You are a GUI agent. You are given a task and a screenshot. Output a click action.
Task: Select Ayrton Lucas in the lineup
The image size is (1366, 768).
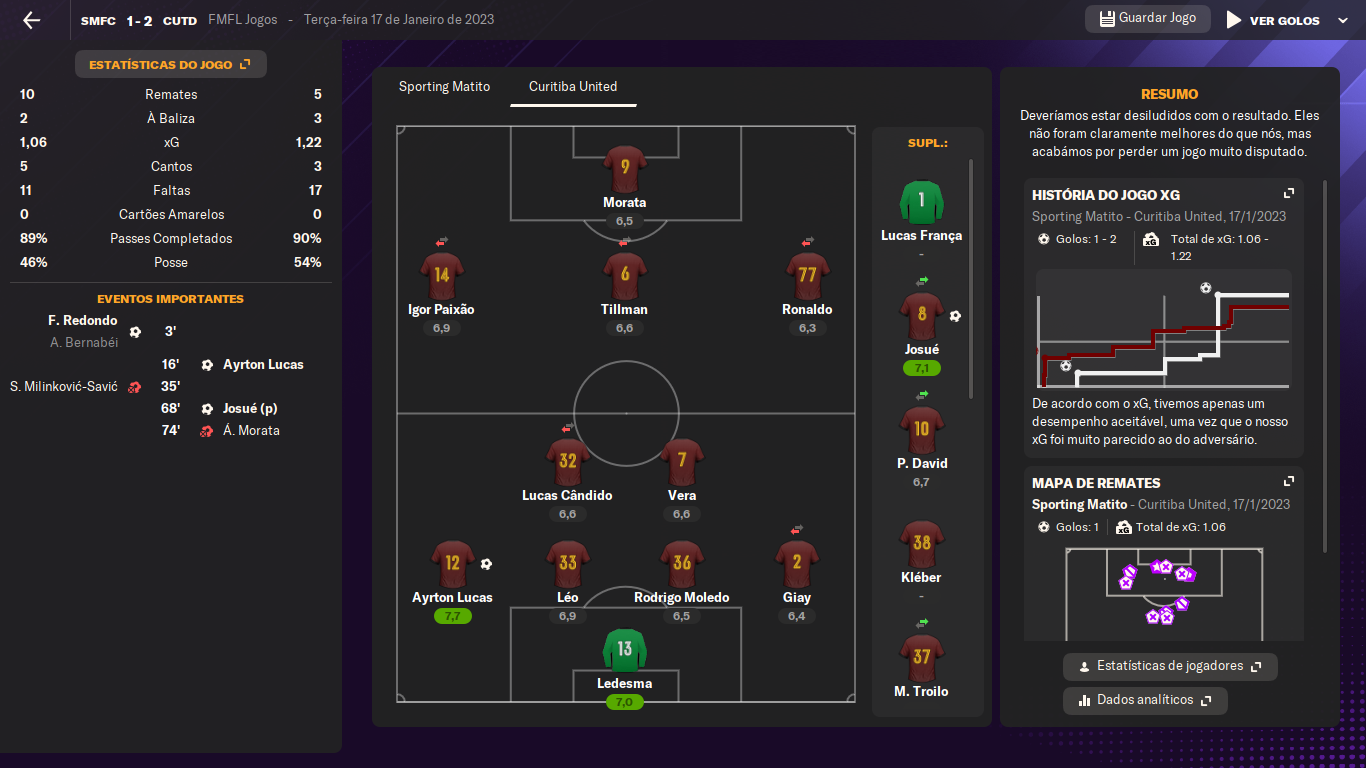point(452,564)
